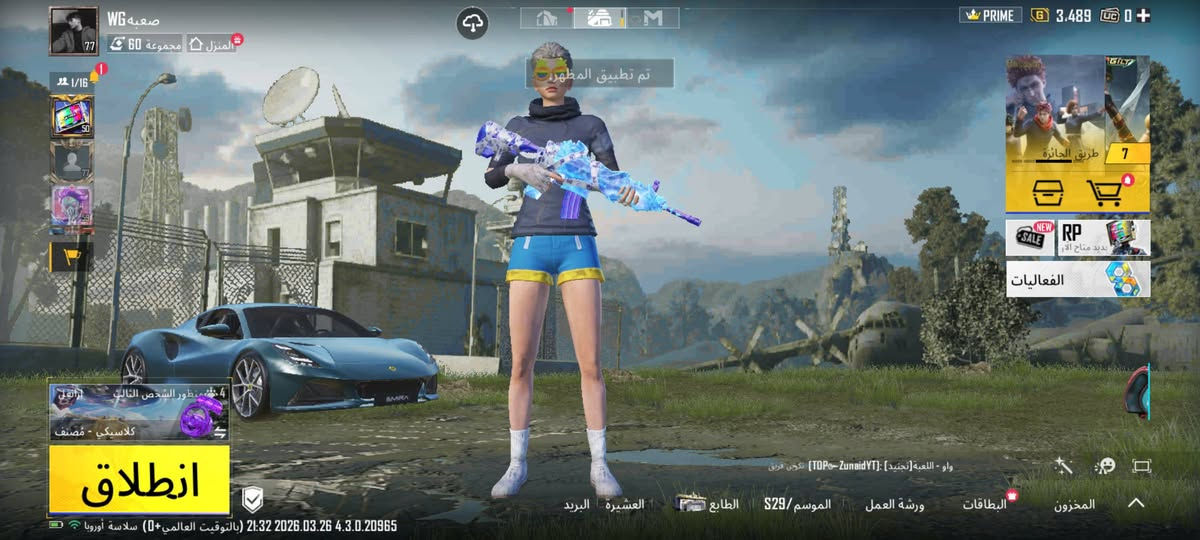Open the player avatar profile
1200x540 pixels.
74,31
